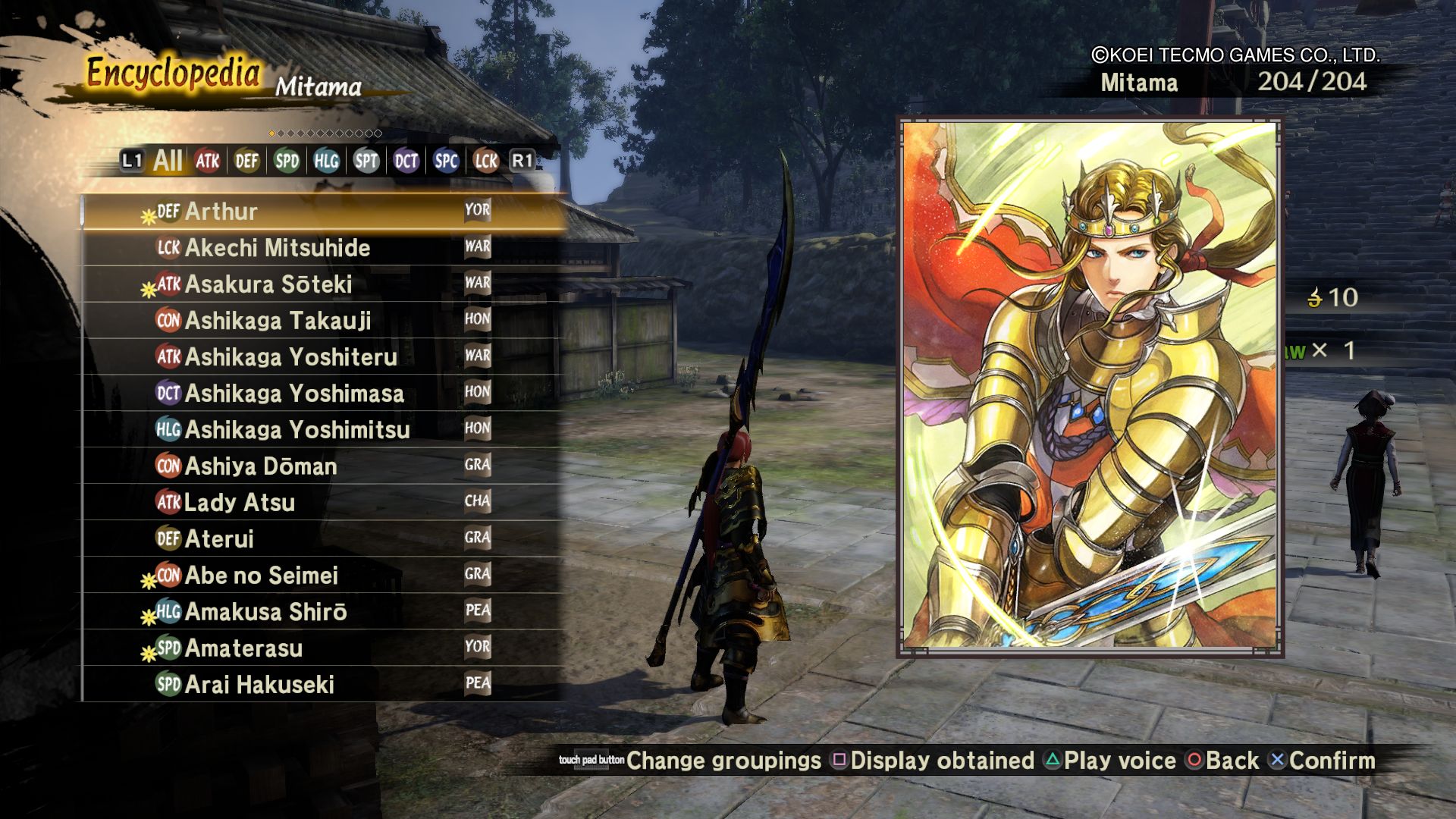Viewport: 1456px width, 819px height.
Task: View Arthur's mitama portrait card
Action: [1090, 385]
